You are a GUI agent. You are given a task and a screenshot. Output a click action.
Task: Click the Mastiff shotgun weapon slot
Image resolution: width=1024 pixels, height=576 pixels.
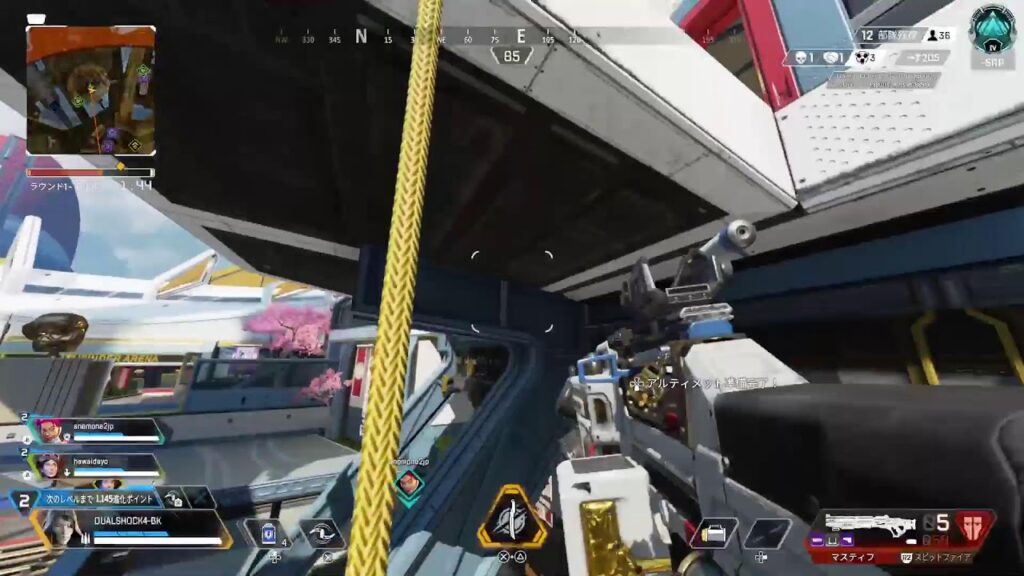[868, 527]
